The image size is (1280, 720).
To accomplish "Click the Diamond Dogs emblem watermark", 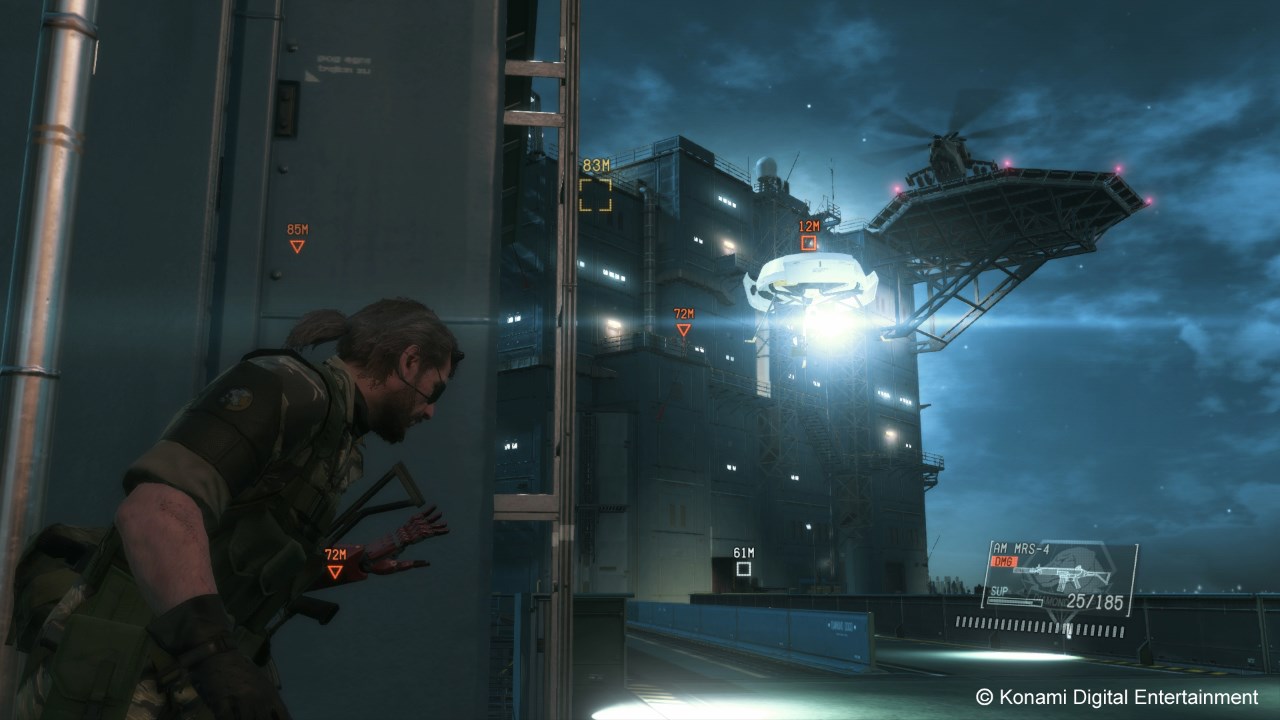I will pyautogui.click(x=1068, y=570).
